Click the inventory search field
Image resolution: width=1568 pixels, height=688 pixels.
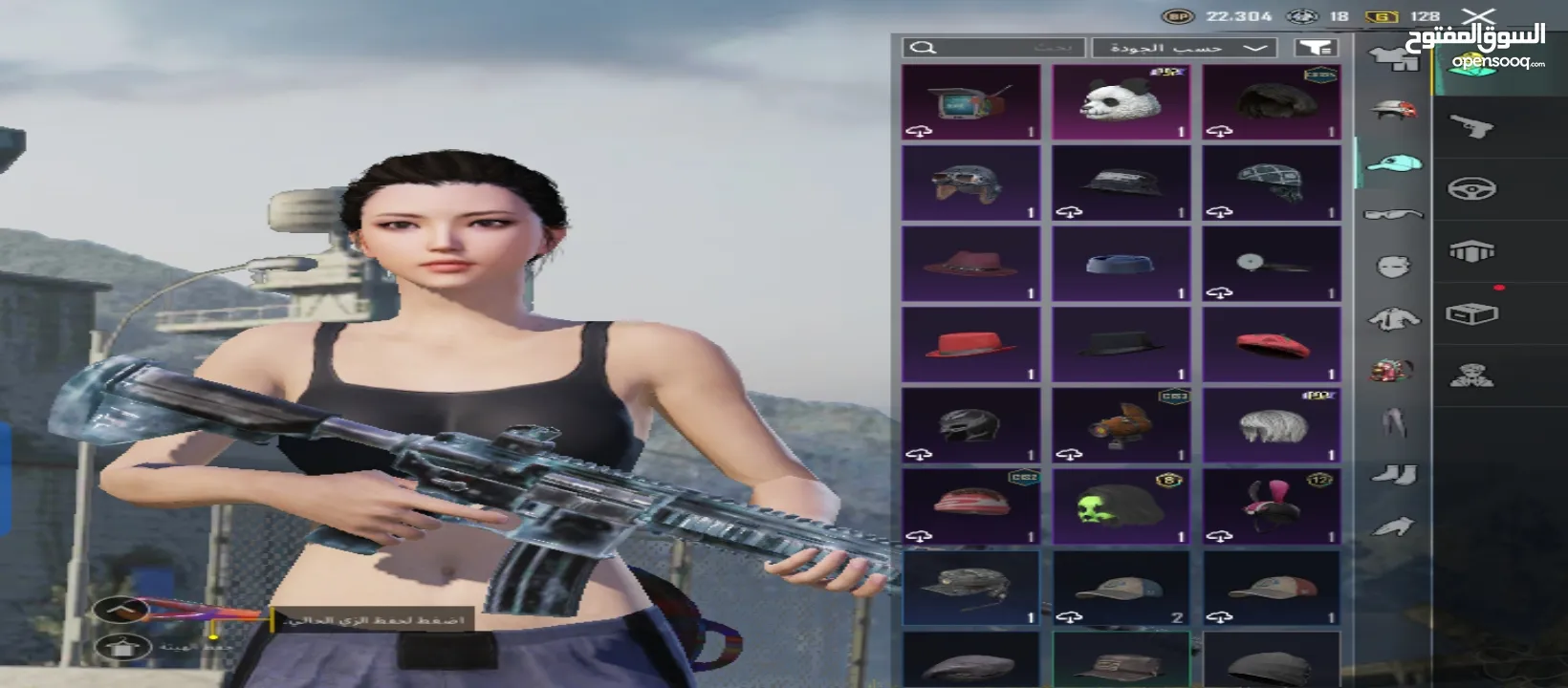[994, 48]
